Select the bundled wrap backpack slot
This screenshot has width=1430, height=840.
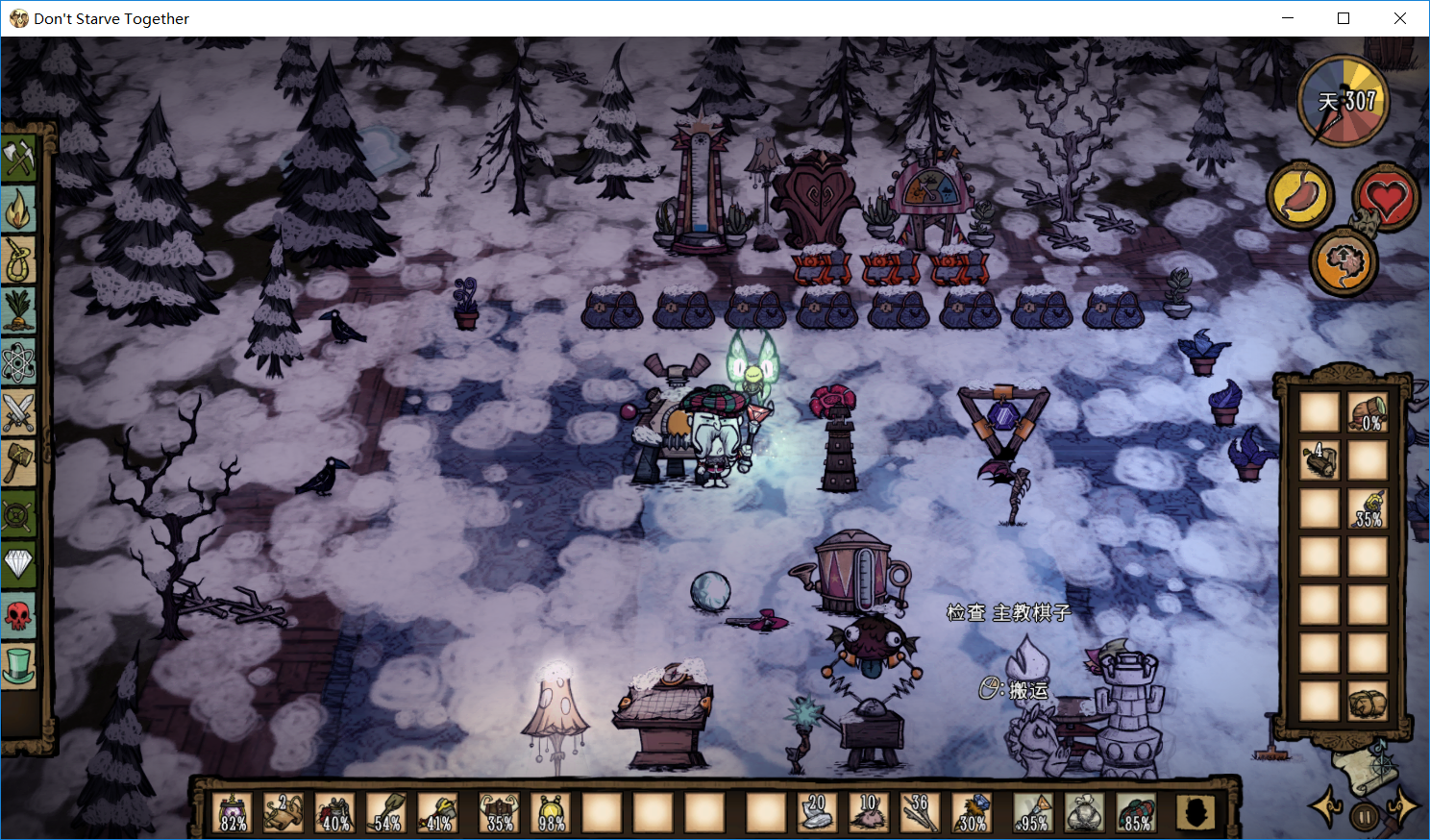1367,703
